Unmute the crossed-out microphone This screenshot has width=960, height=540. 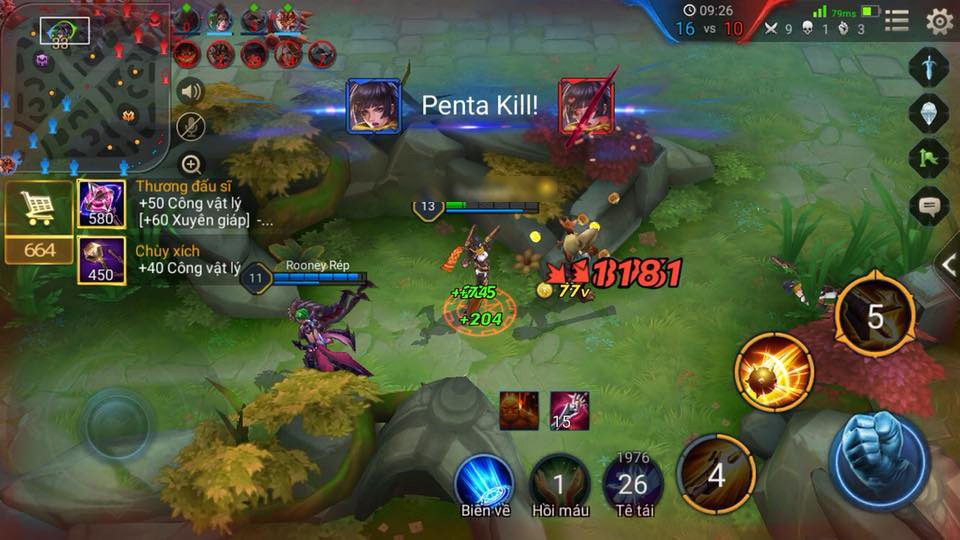pyautogui.click(x=191, y=126)
